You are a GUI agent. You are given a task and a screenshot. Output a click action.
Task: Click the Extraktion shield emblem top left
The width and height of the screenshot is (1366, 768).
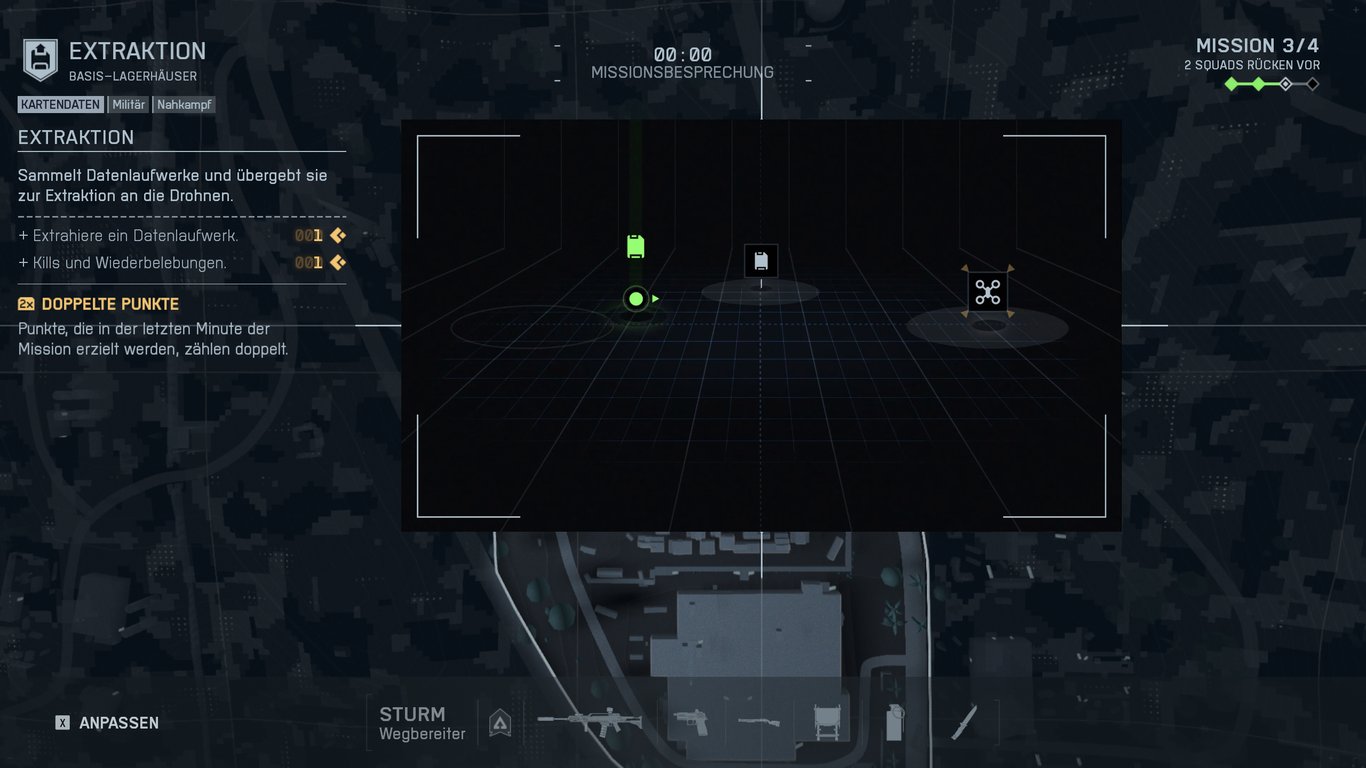coord(38,58)
